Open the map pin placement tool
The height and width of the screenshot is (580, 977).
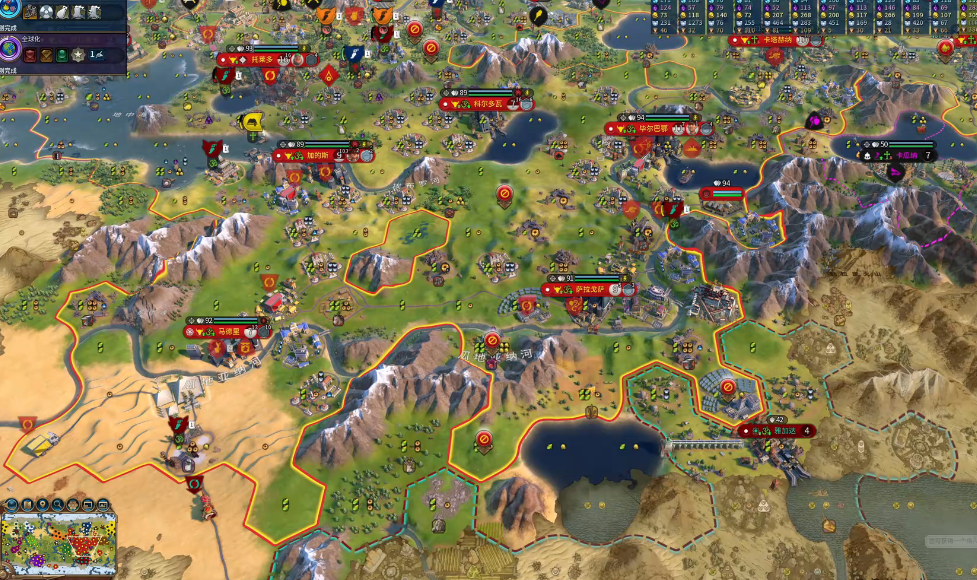[x=44, y=505]
